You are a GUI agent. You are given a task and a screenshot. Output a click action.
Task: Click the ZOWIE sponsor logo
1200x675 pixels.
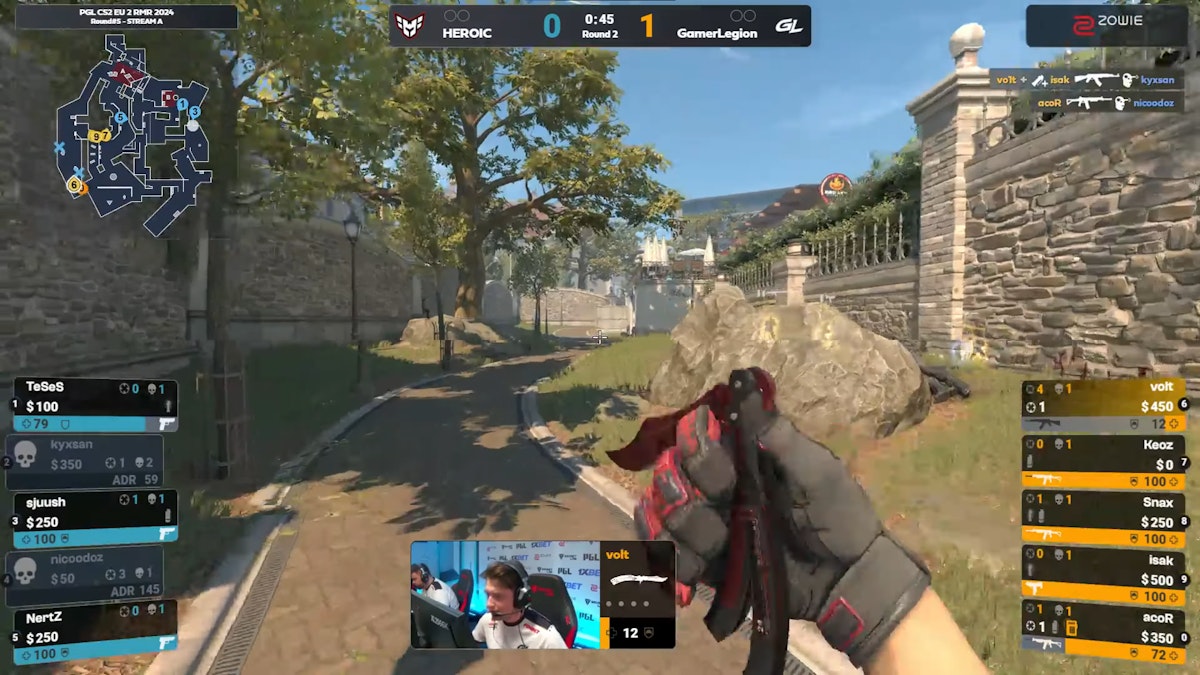[x=1106, y=25]
